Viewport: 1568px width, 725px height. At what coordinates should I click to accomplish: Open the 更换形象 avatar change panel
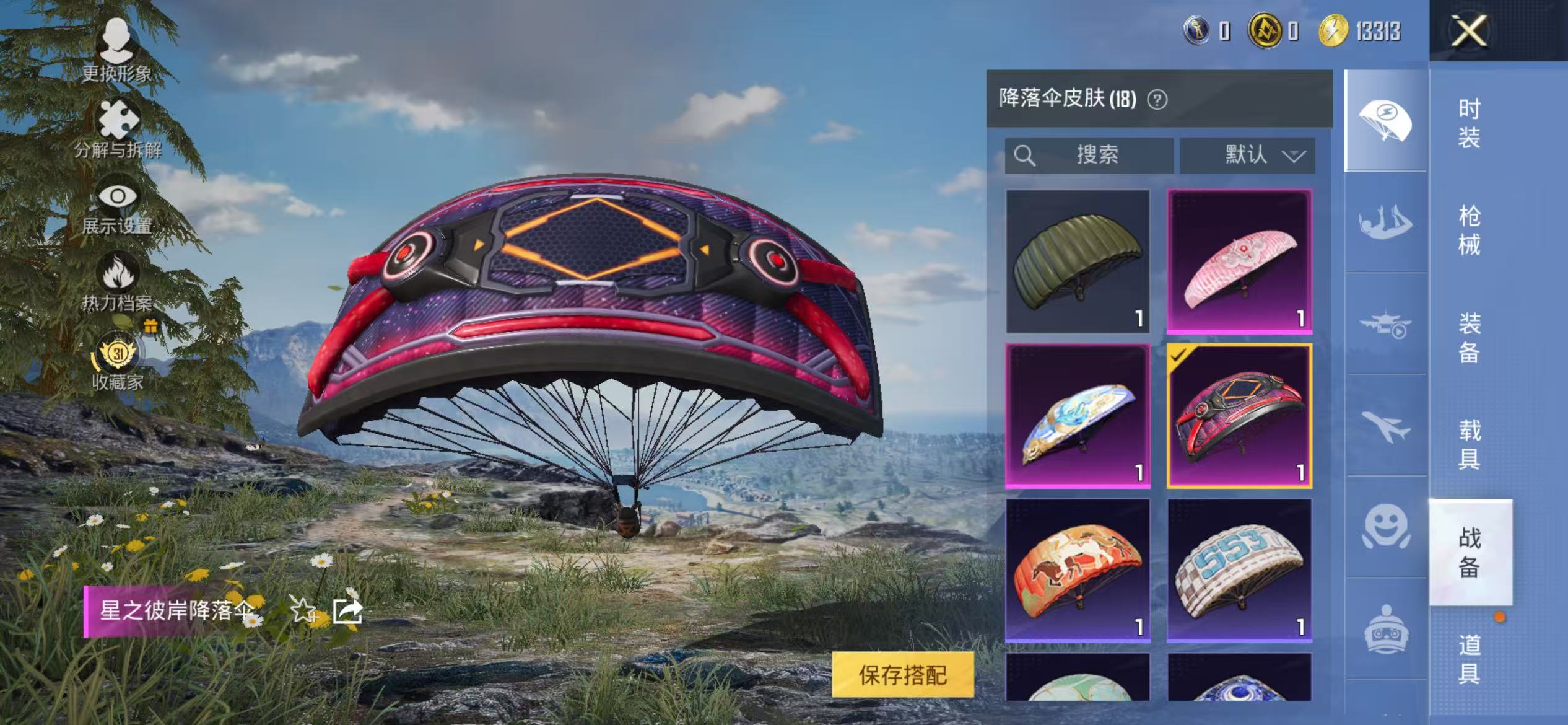coord(118,43)
